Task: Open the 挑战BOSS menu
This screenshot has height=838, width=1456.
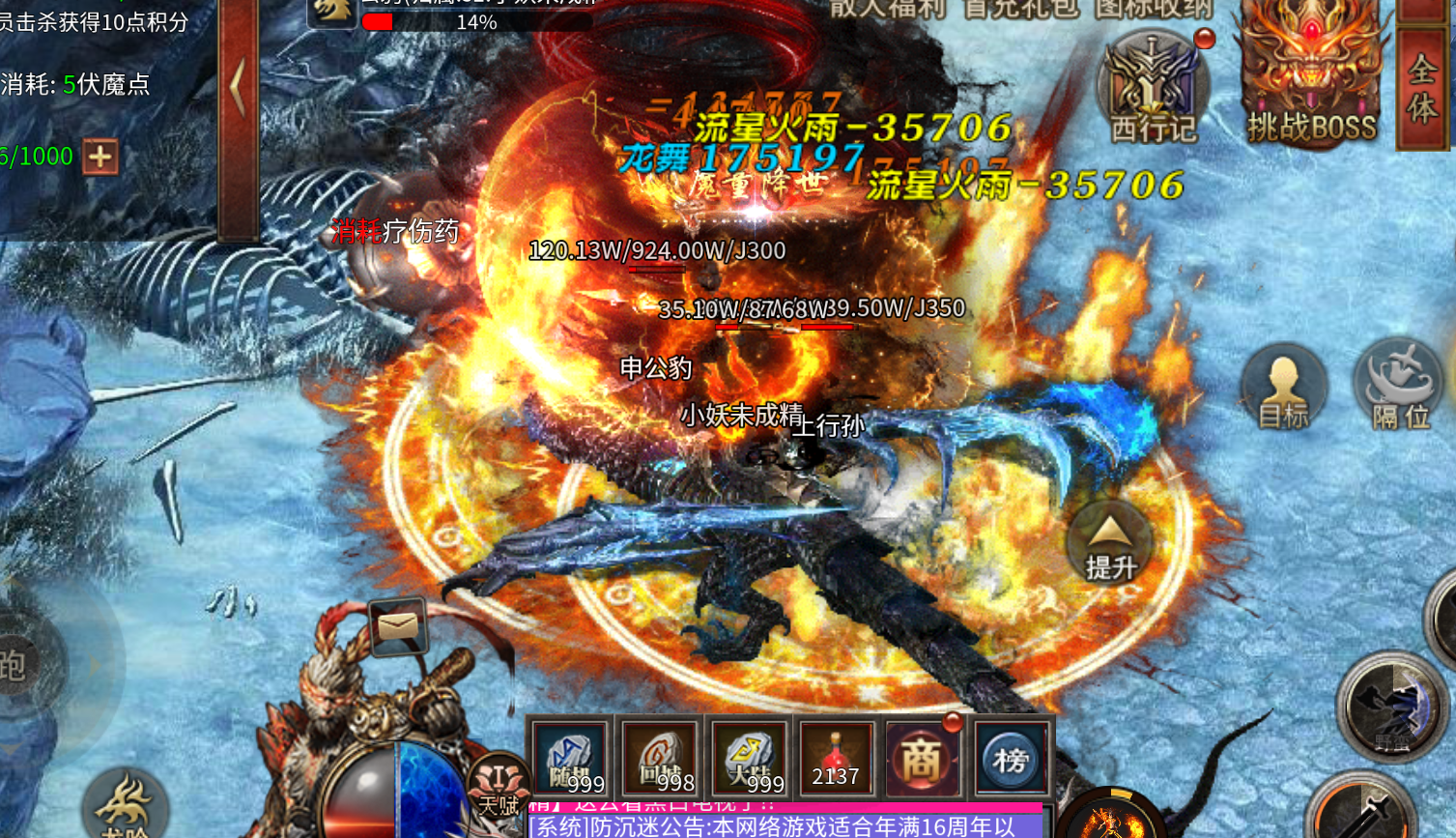Action: pos(1310,77)
